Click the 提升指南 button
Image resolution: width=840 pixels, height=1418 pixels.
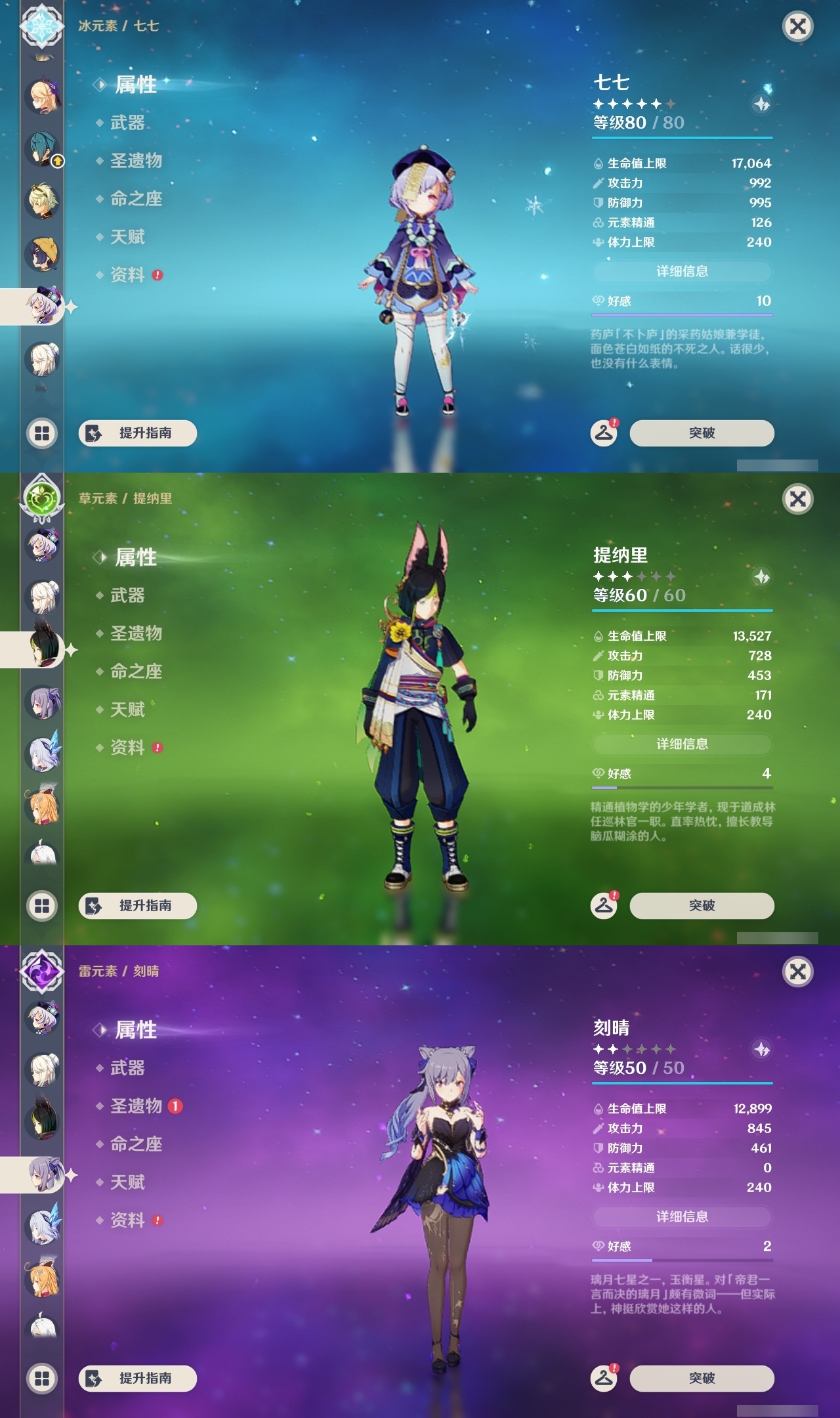click(x=139, y=433)
